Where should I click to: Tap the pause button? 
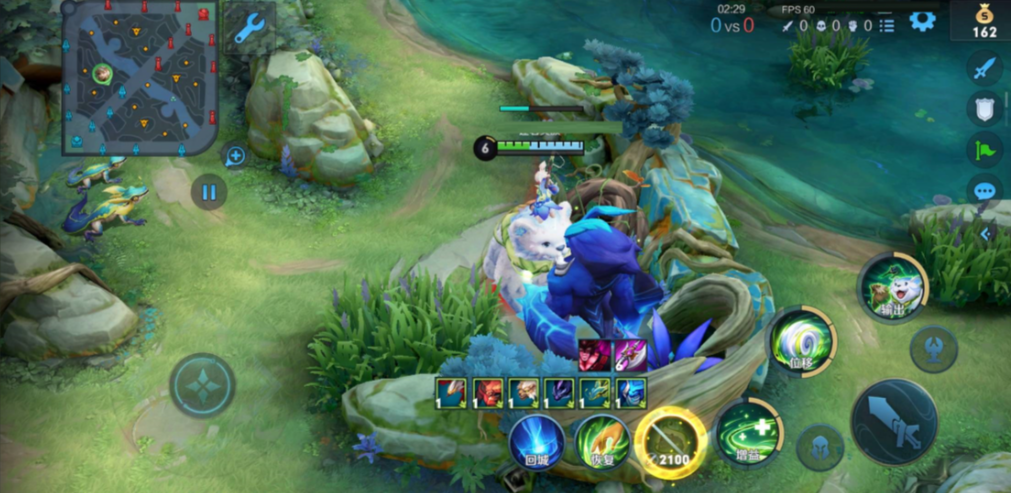[x=209, y=191]
